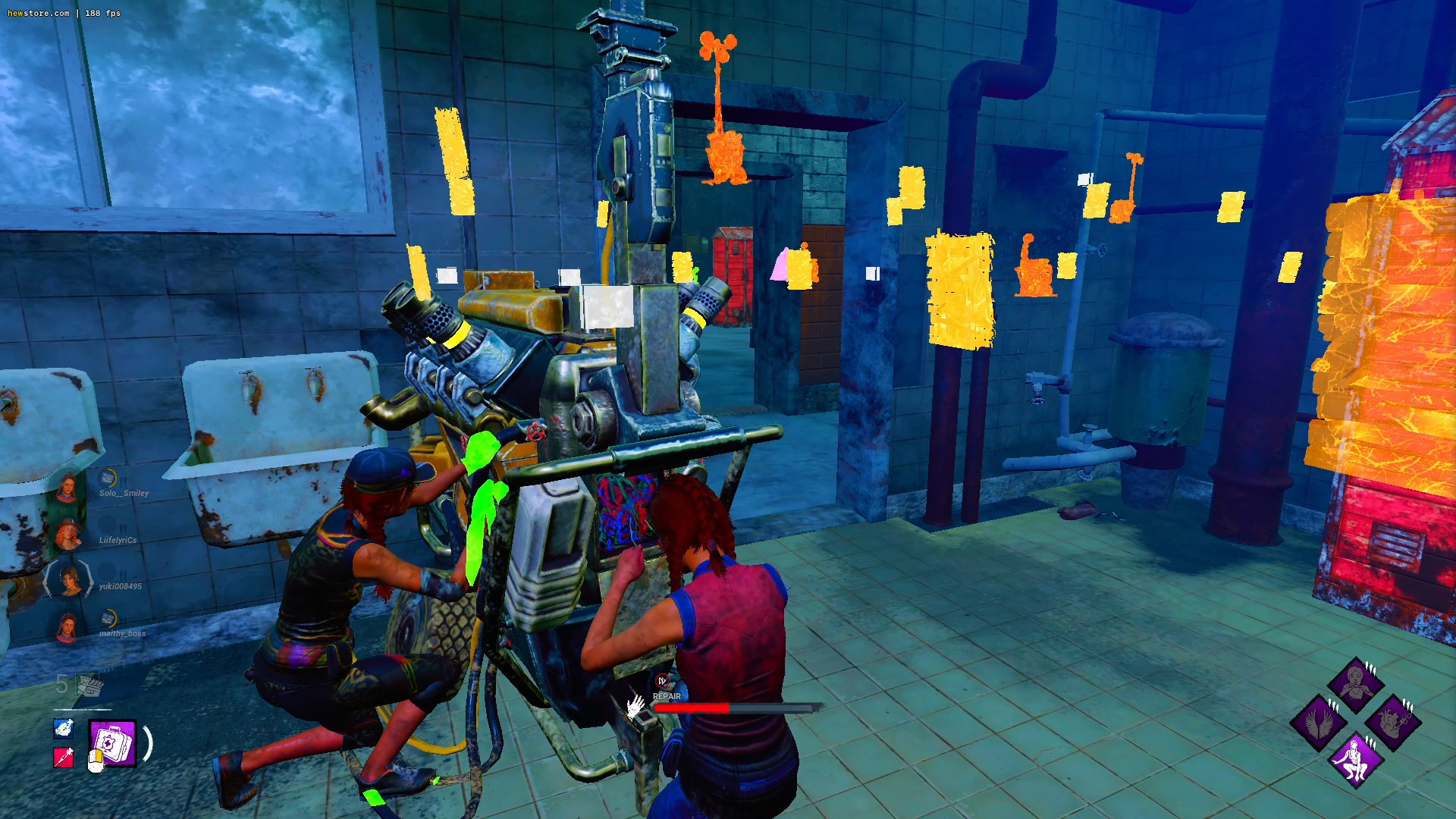This screenshot has height=819, width=1456.
Task: Select LiifelyriCs' survivor portrait with the hat
Action: tap(67, 535)
